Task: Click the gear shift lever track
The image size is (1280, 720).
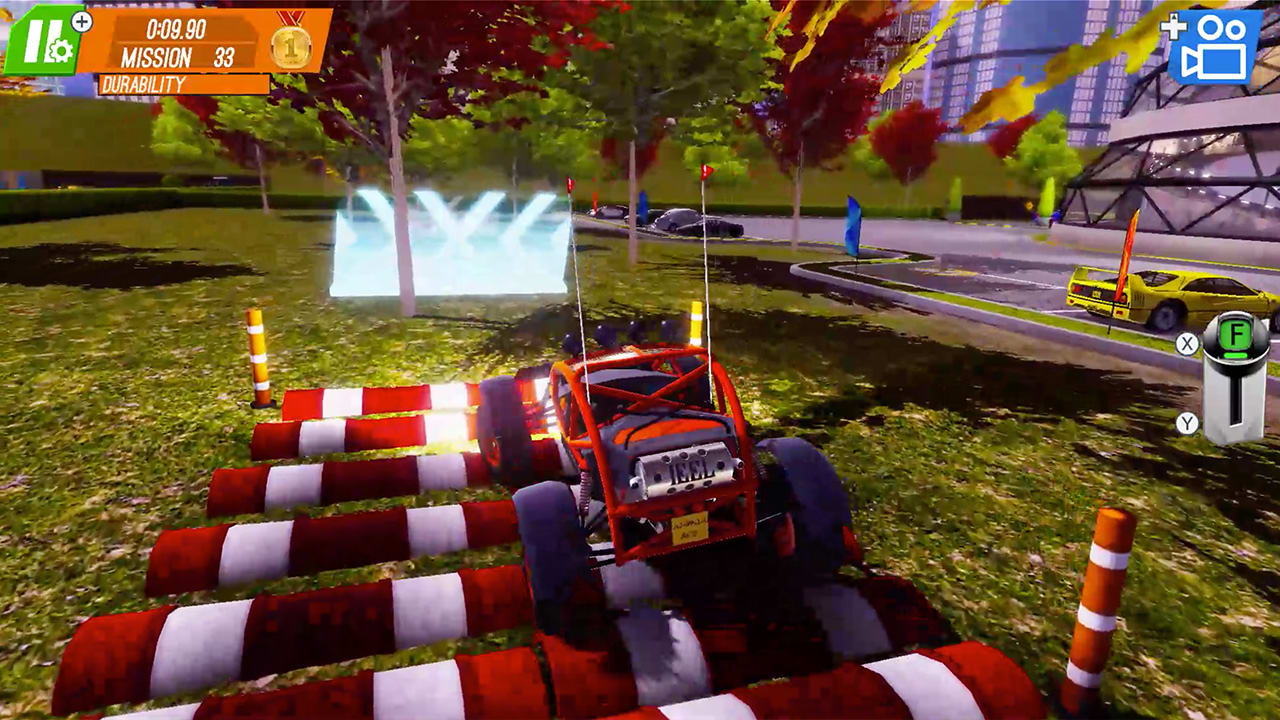Action: tap(1237, 398)
